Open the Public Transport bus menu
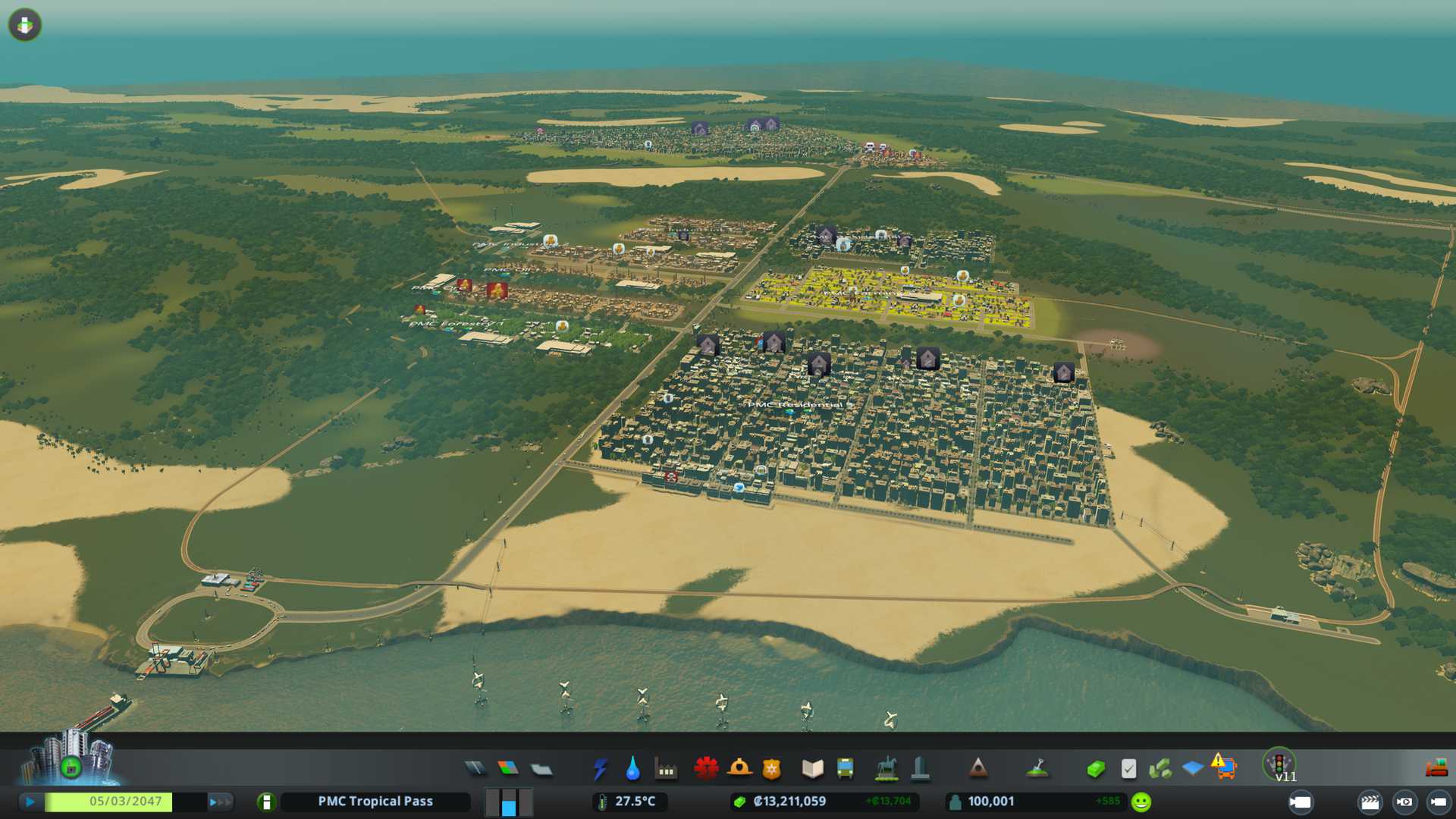The height and width of the screenshot is (819, 1456). (x=845, y=769)
